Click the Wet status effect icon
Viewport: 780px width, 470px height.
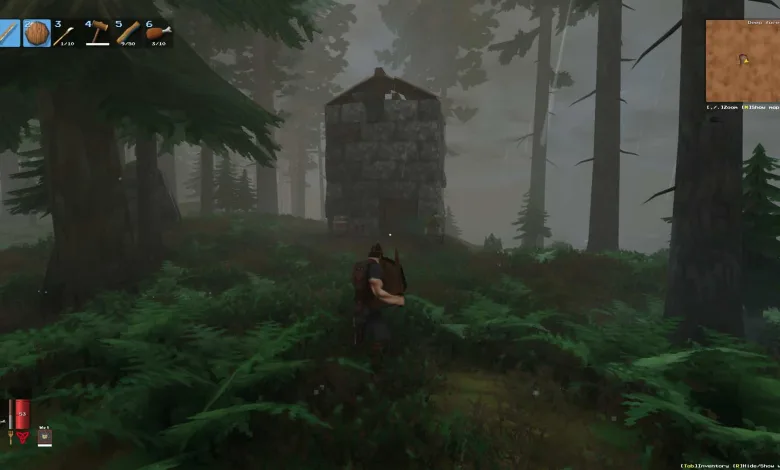(44, 436)
